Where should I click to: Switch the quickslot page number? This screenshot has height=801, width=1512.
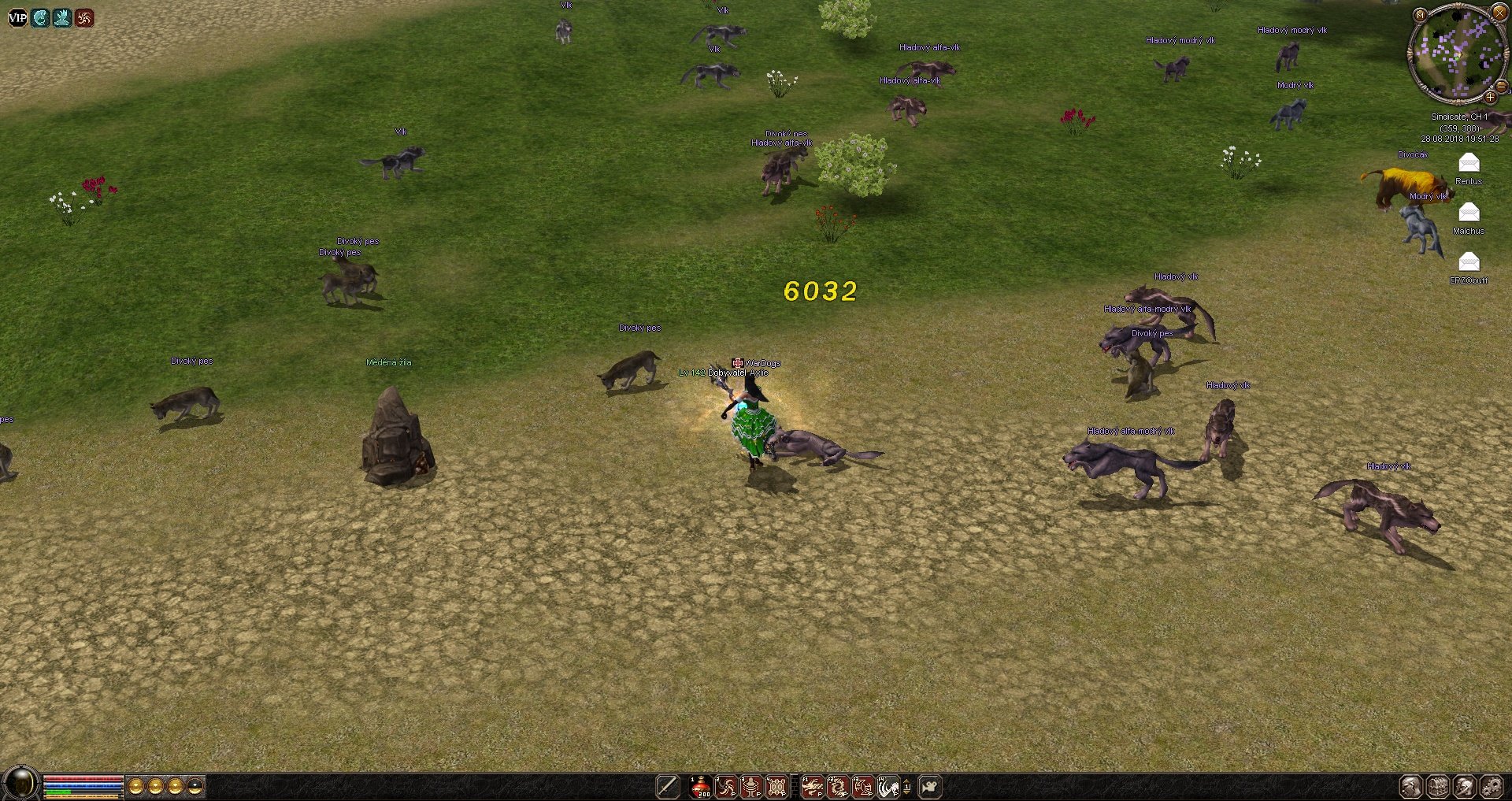click(907, 786)
